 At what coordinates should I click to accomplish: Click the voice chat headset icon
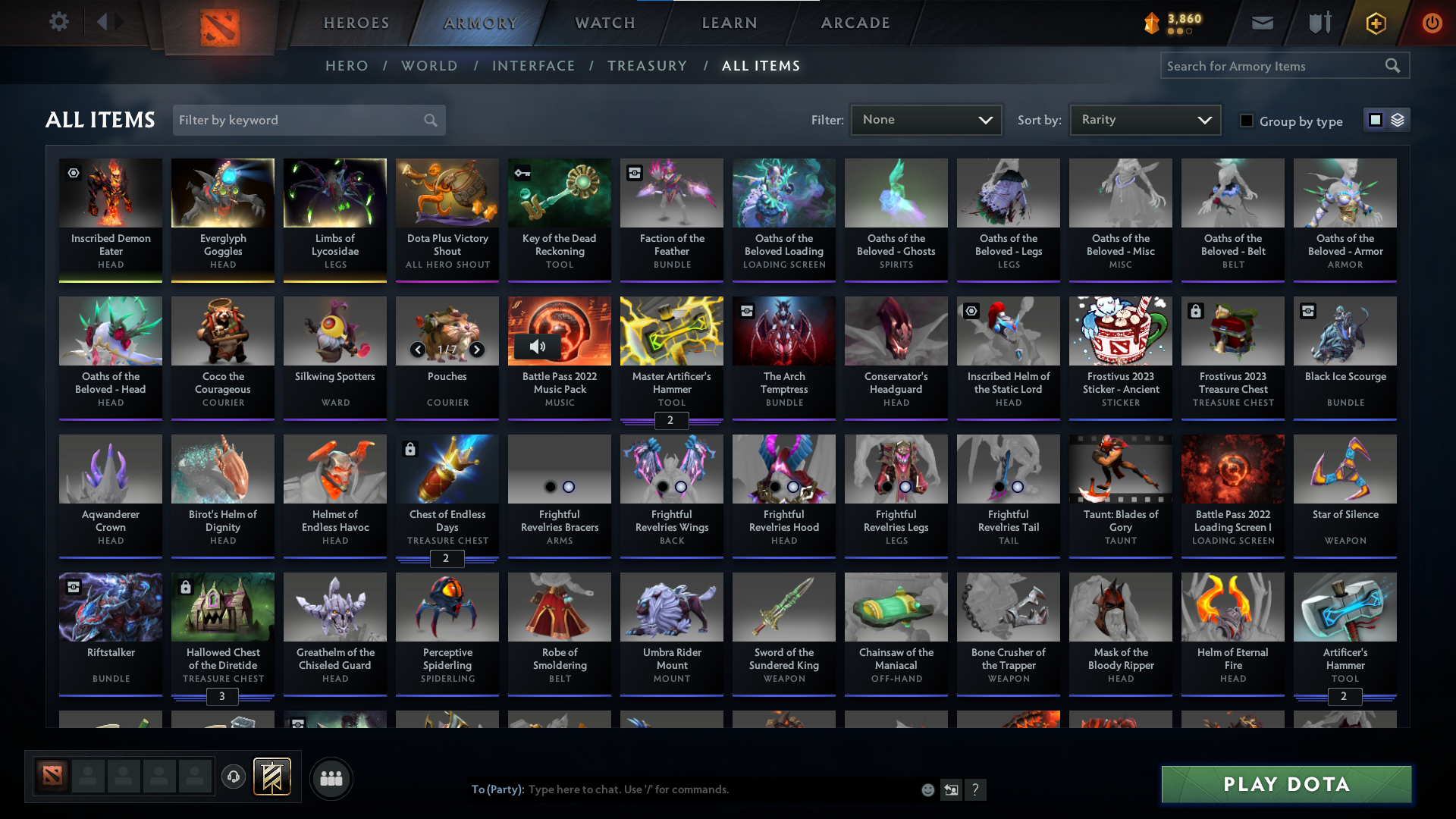click(x=234, y=777)
